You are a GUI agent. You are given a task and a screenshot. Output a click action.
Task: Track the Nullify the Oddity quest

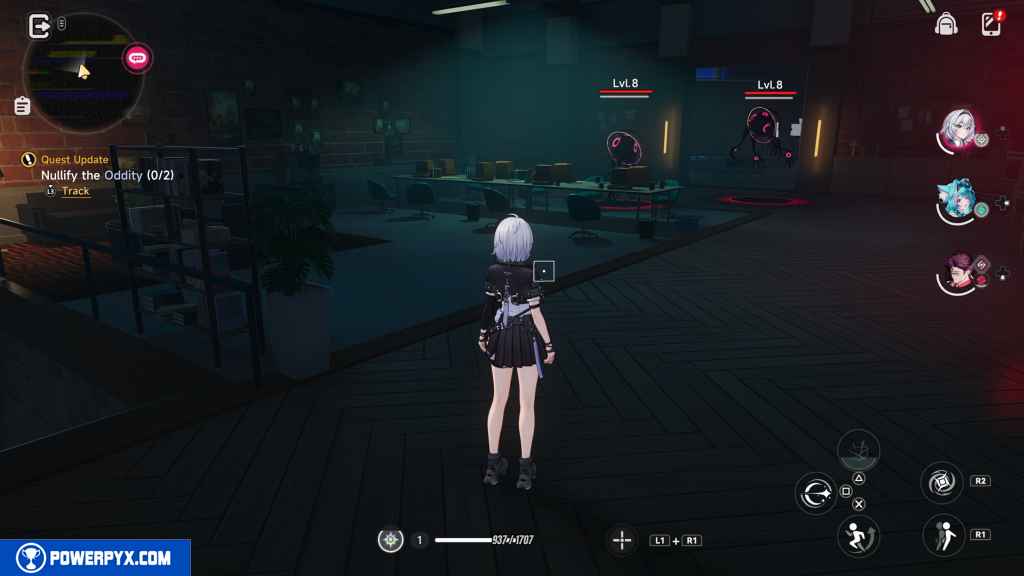click(x=75, y=191)
